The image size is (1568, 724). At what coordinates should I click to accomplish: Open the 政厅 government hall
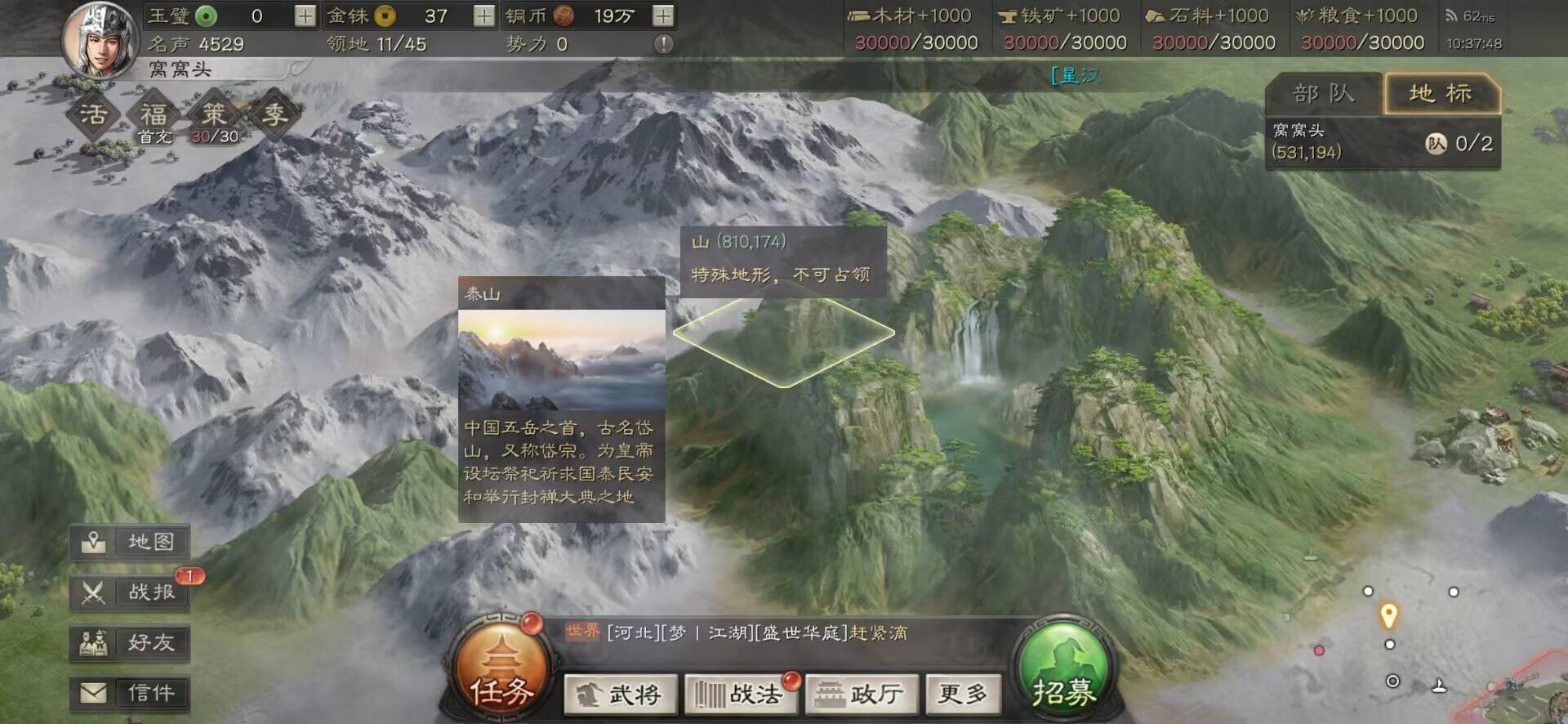(860, 693)
